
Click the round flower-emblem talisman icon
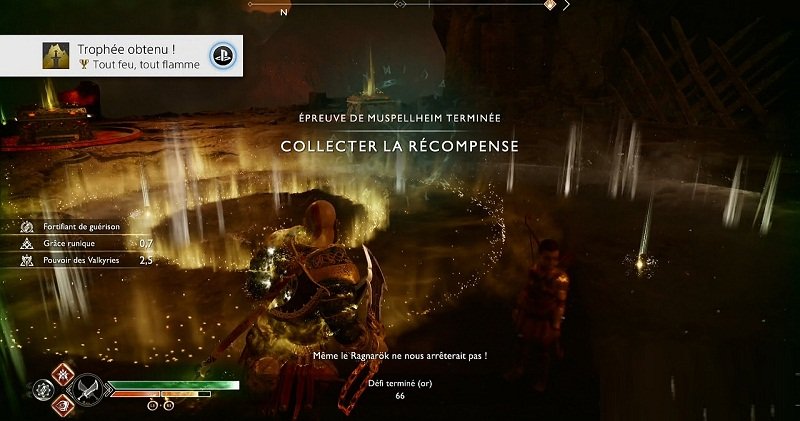click(x=42, y=388)
